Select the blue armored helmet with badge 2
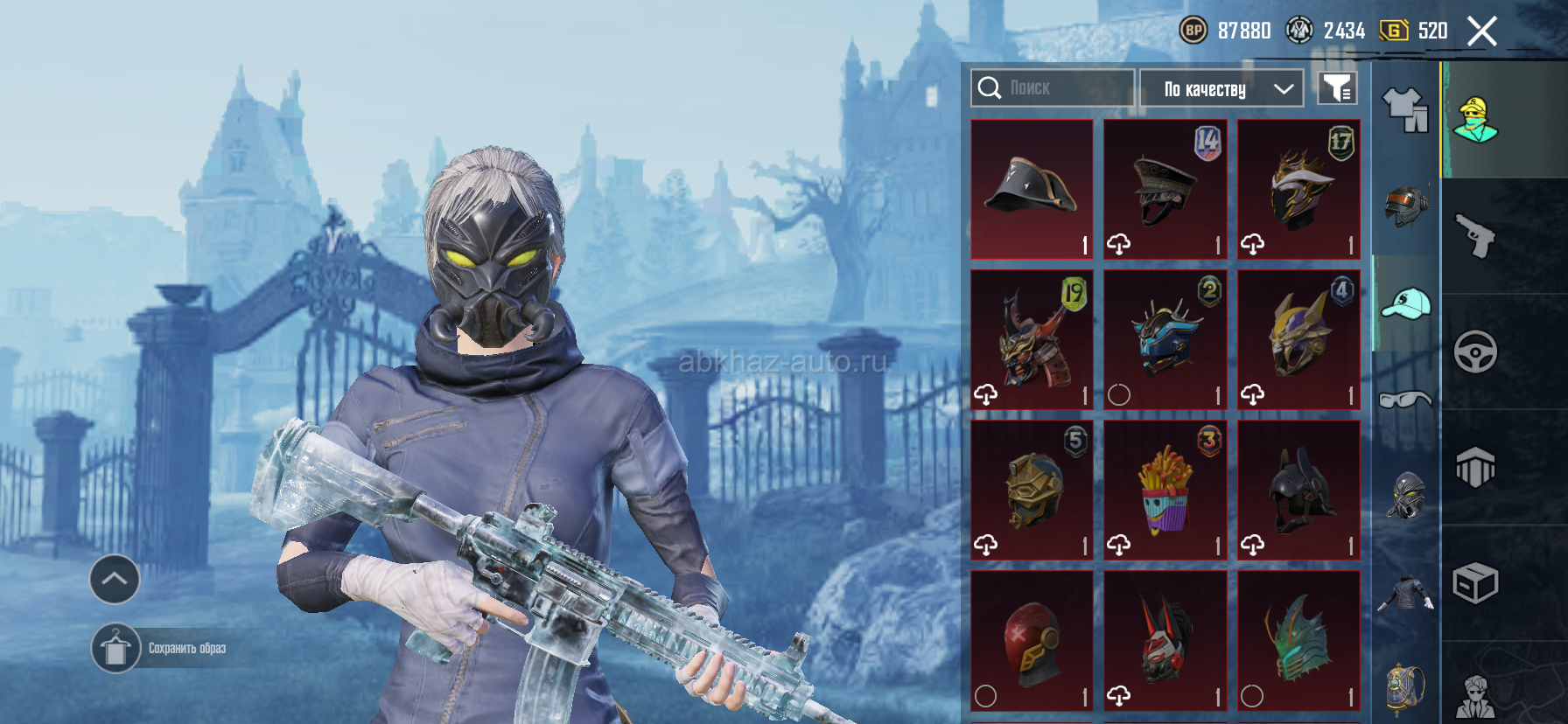1568x724 pixels. [x=1165, y=339]
